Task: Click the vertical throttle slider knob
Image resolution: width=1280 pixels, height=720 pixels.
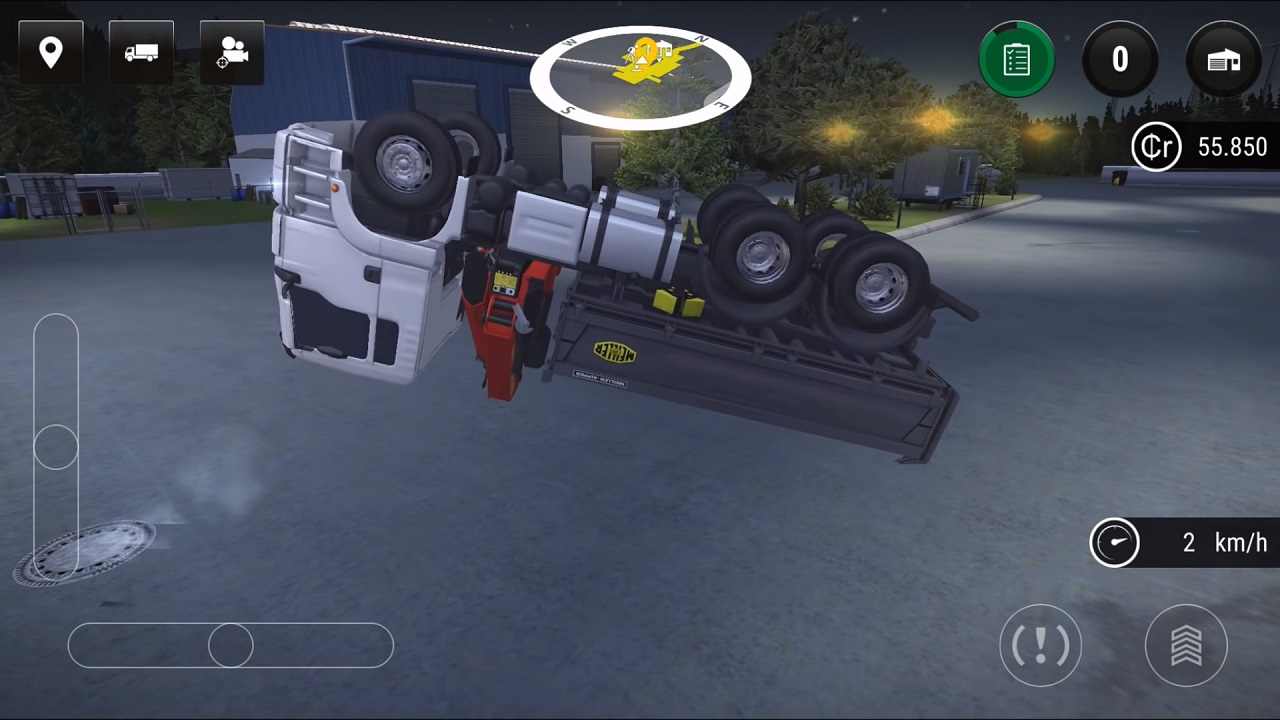Action: [x=56, y=447]
